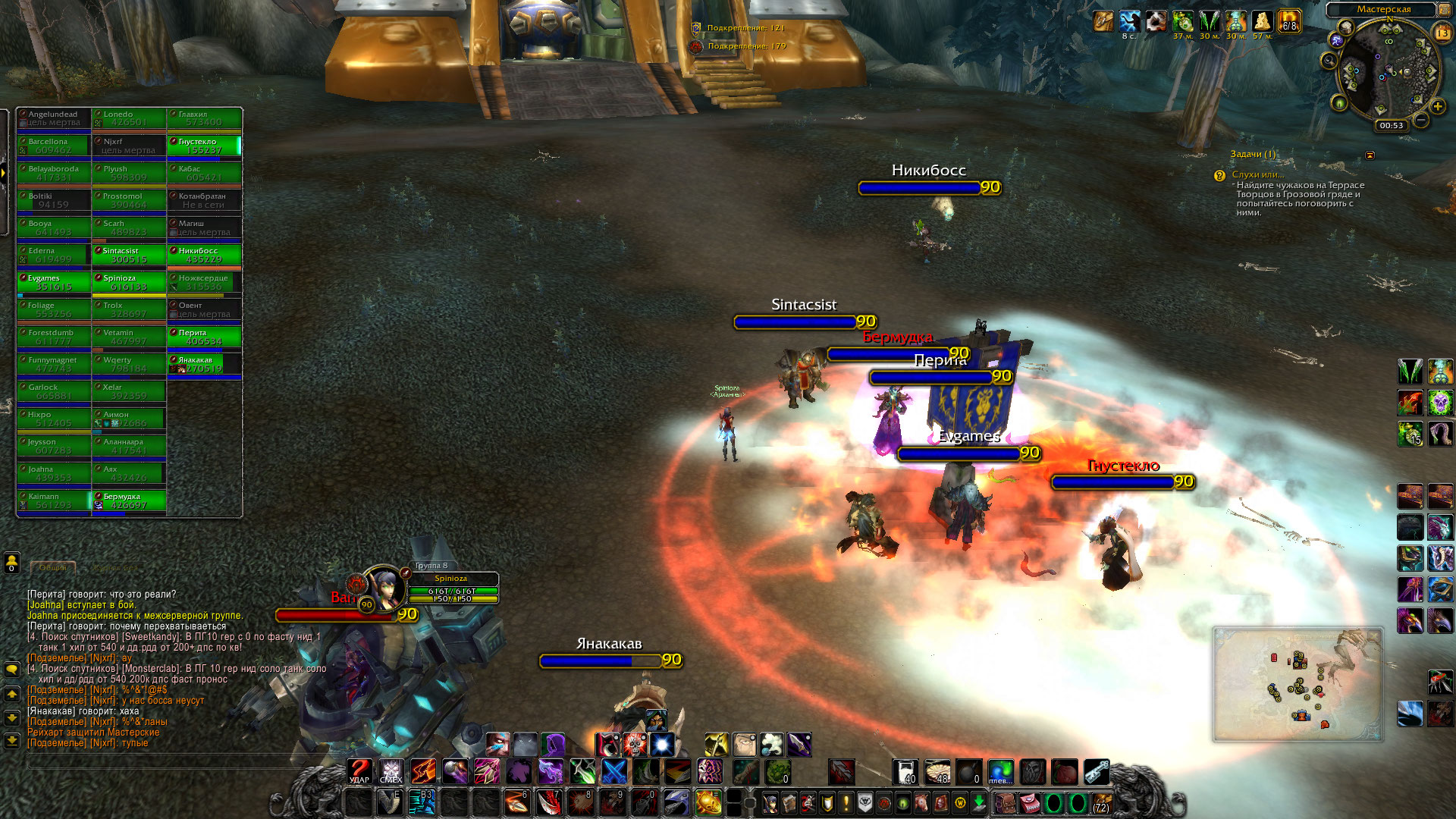Screen dimensions: 1456x819
Task: Zoom out the minimap with minus button
Action: [1421, 120]
